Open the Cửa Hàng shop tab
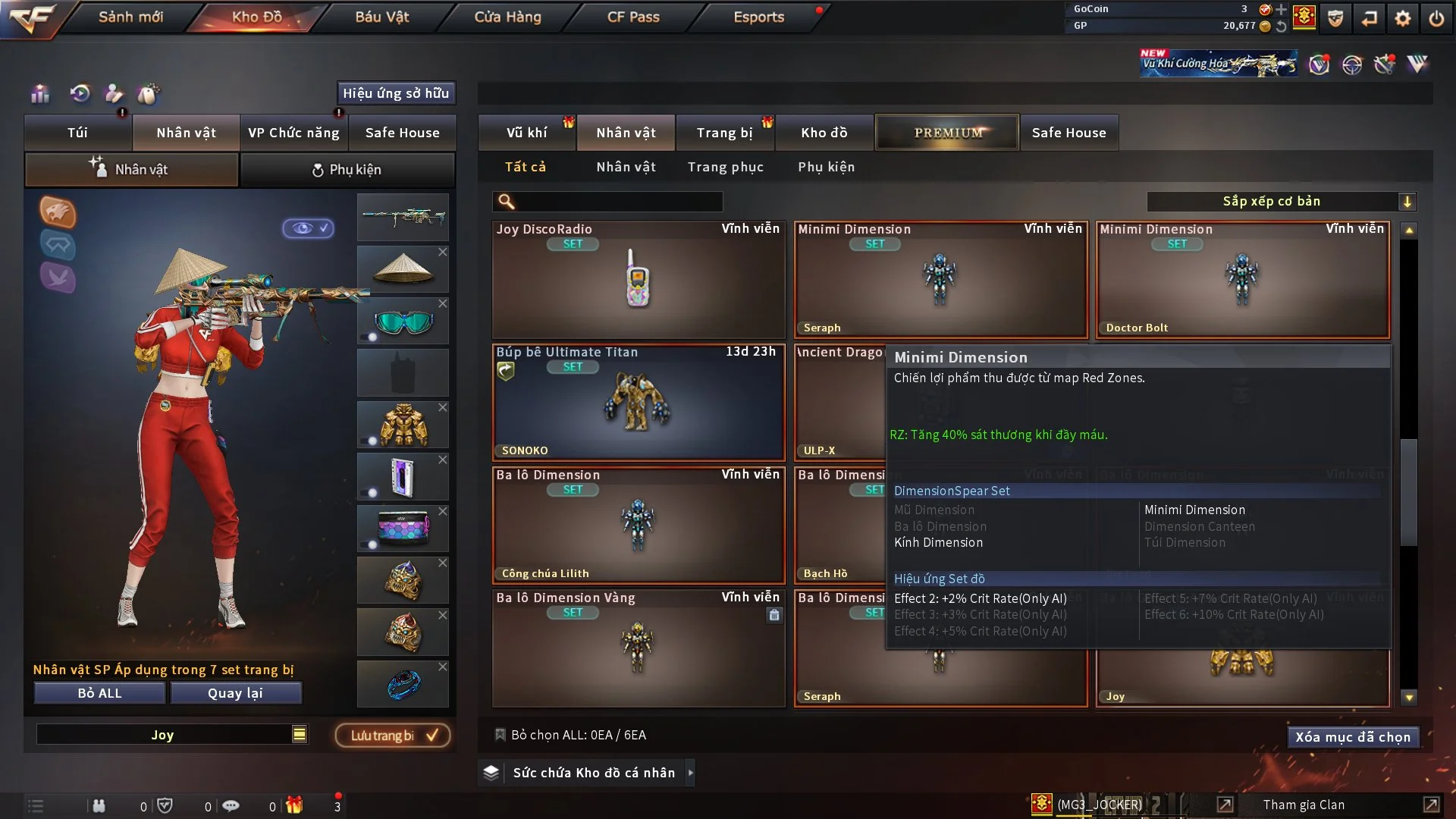 tap(507, 17)
